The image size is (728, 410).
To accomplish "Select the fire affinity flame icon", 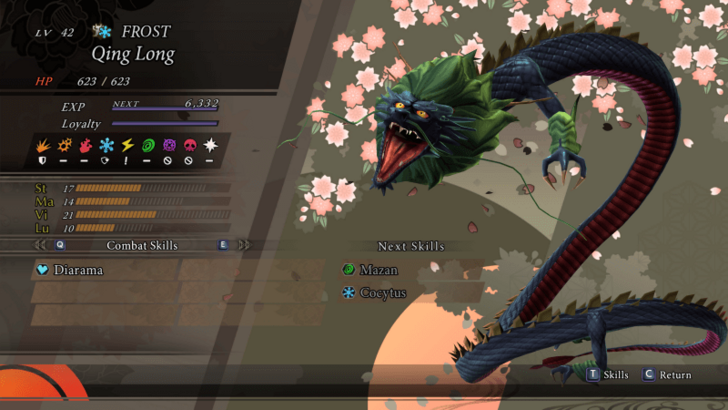I will pyautogui.click(x=85, y=145).
